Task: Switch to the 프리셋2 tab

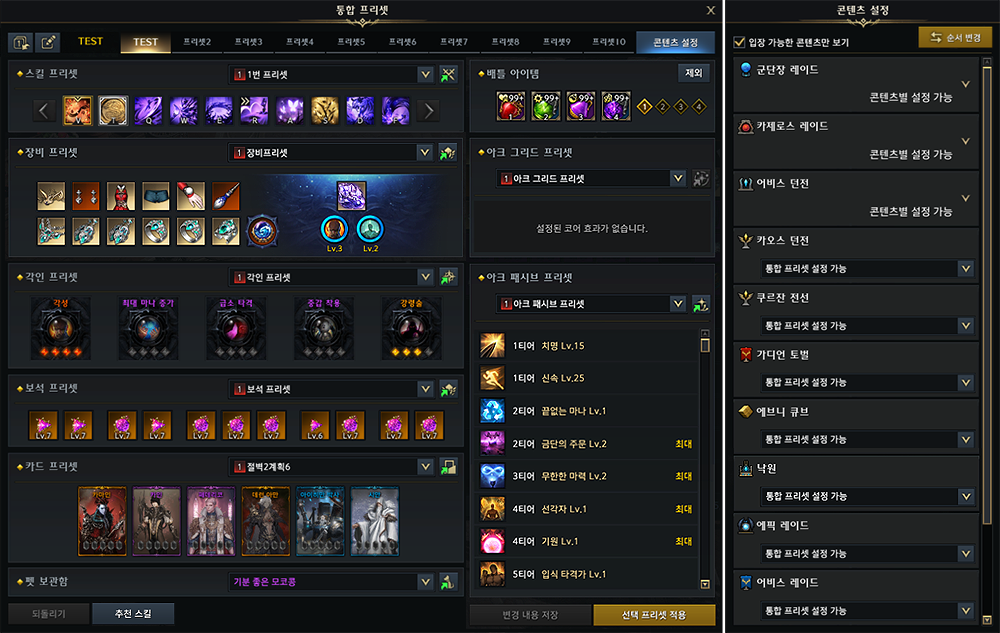Action: [x=197, y=42]
